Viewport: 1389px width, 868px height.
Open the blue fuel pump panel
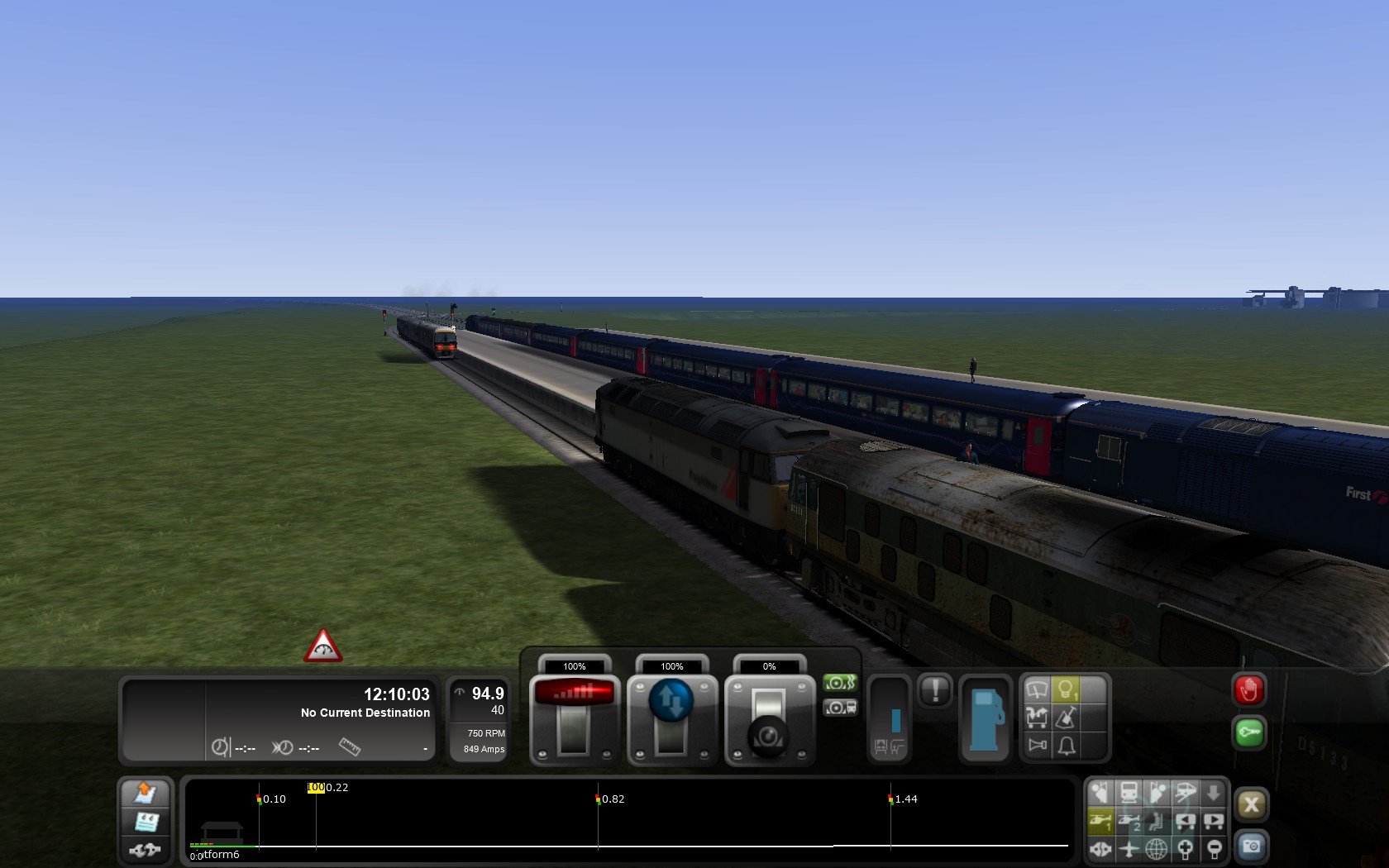pos(984,719)
